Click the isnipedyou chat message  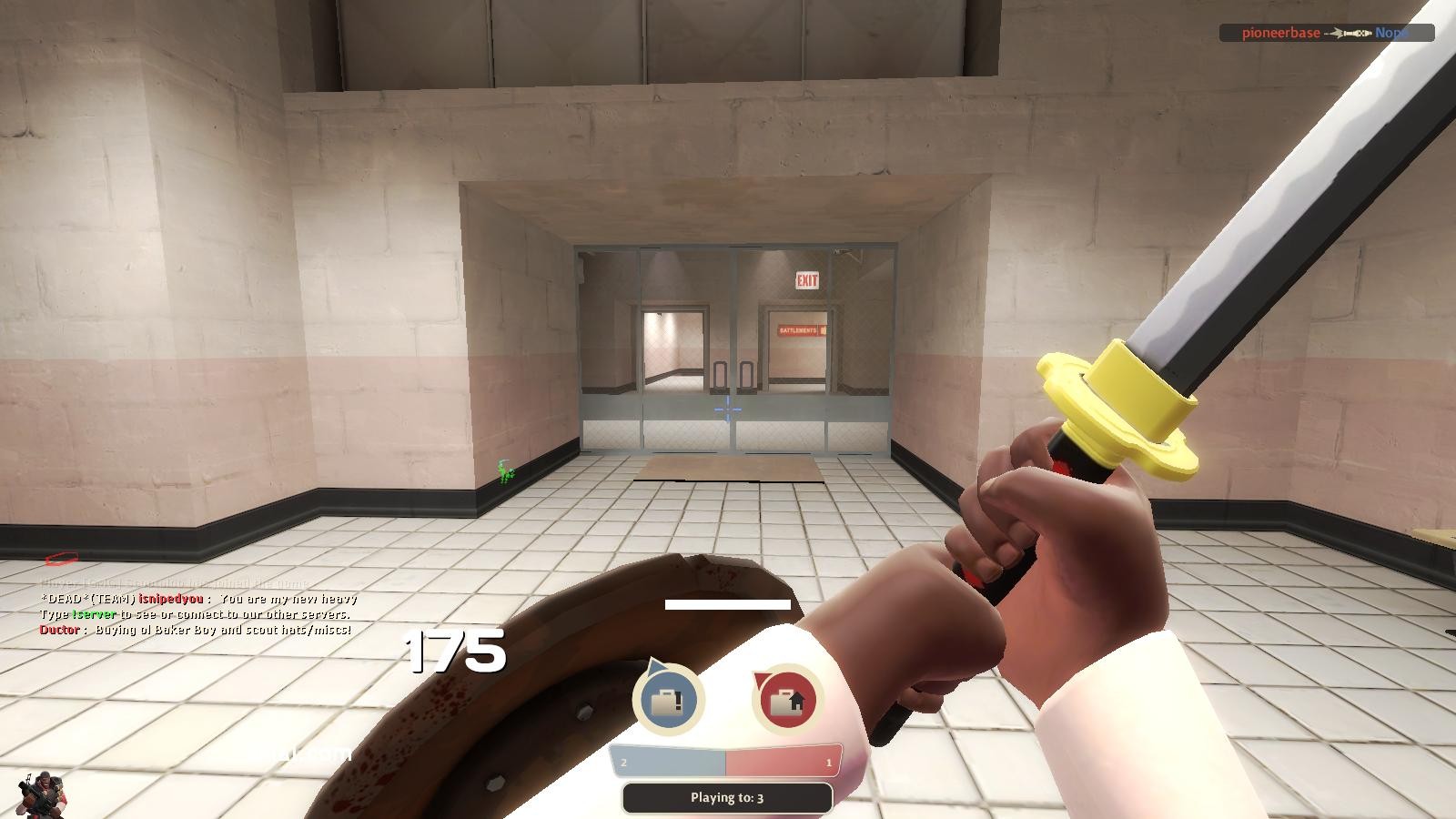(x=200, y=601)
